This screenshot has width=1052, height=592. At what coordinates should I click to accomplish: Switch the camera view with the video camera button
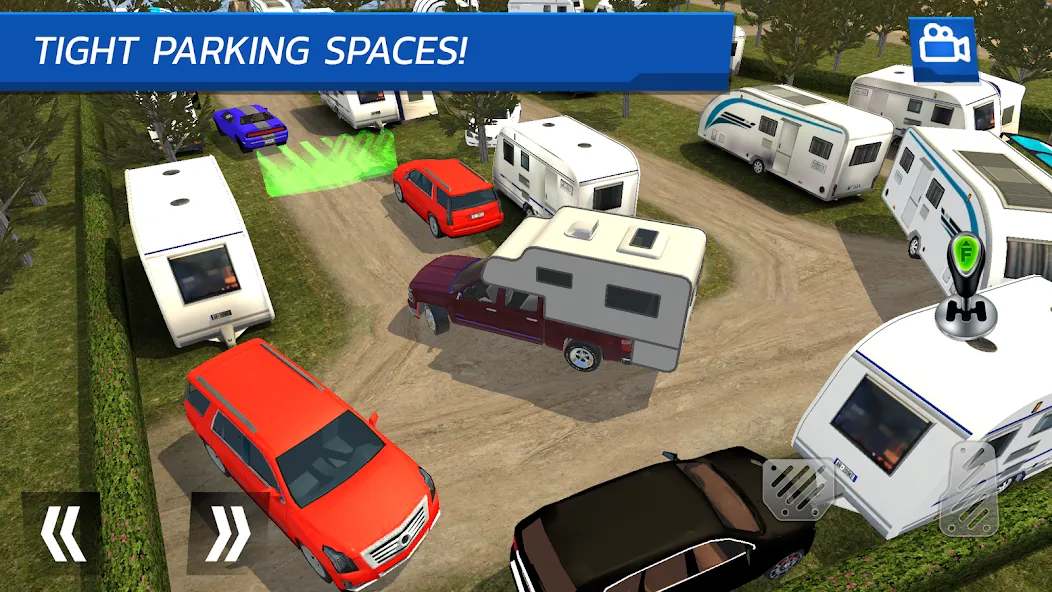942,46
